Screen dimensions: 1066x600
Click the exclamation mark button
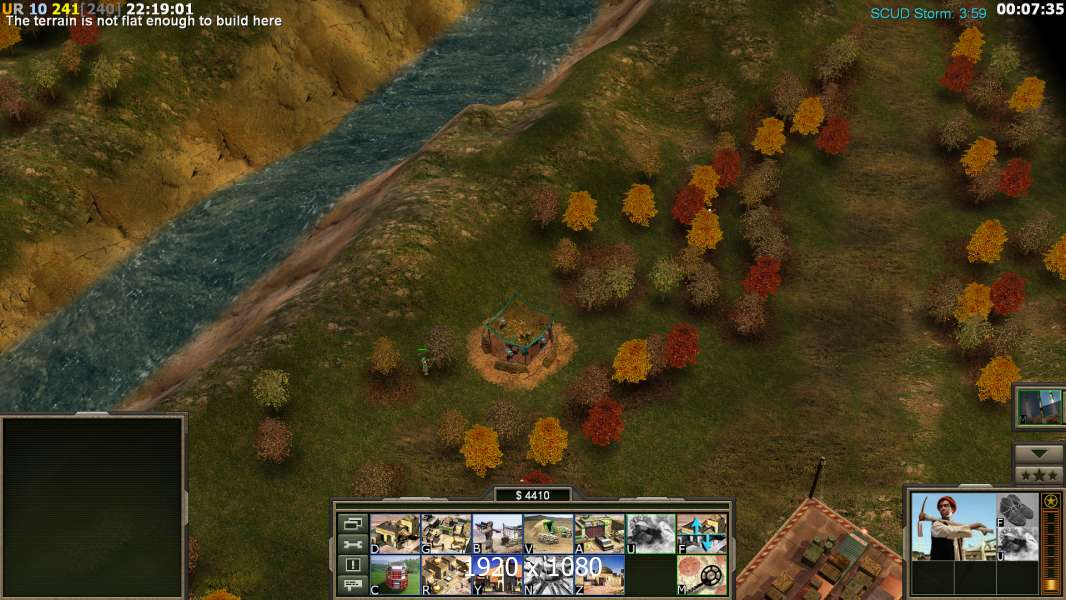[x=352, y=565]
